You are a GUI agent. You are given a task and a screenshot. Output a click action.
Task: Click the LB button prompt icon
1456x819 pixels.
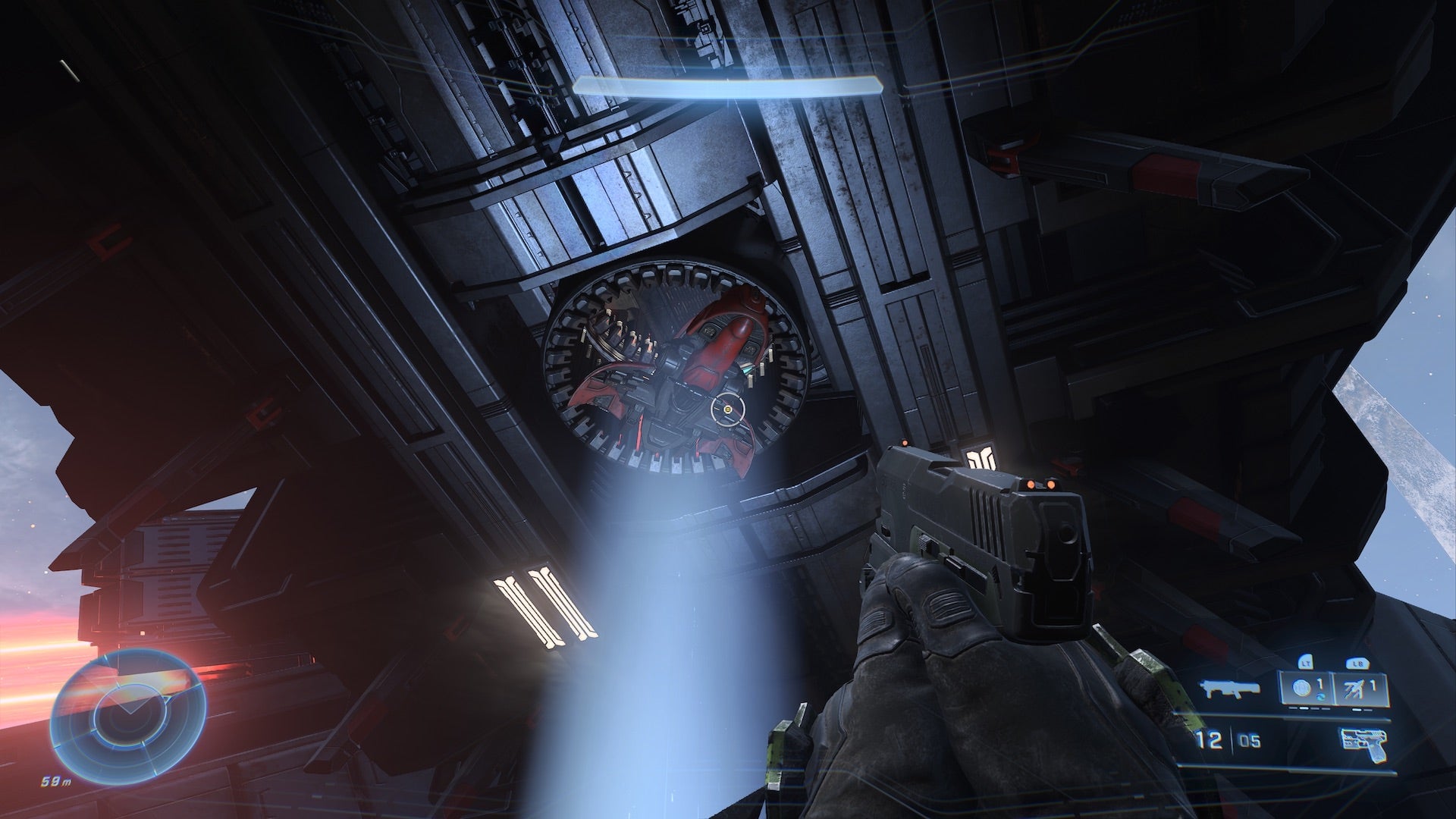point(1357,664)
